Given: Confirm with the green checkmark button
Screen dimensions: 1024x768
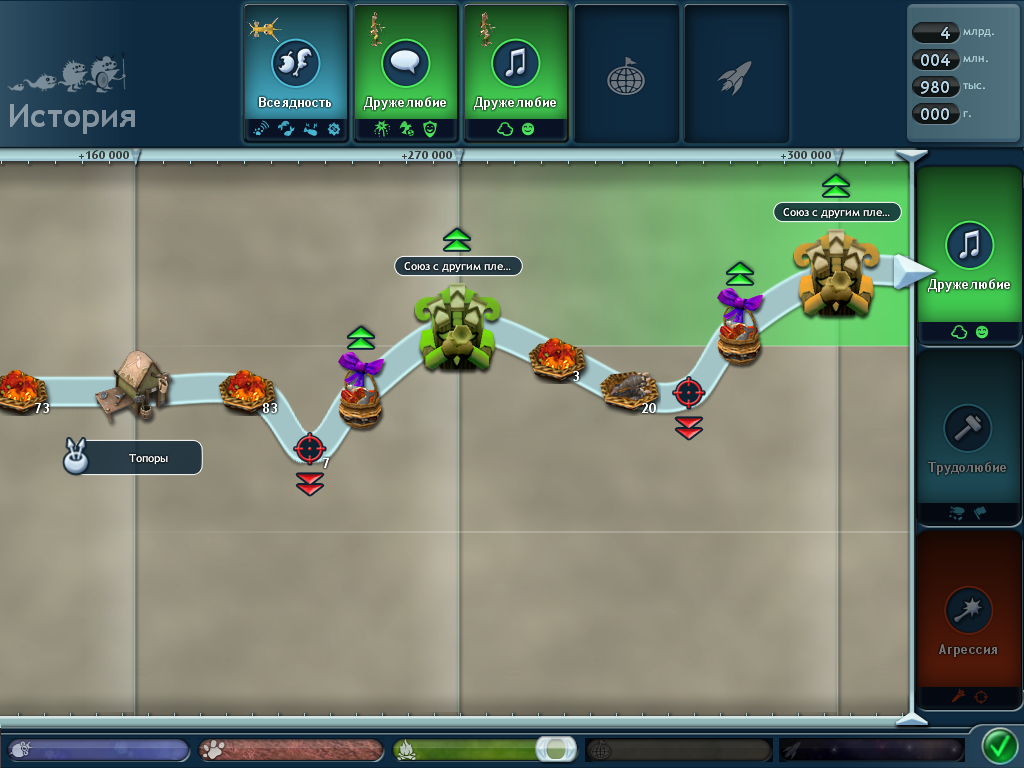Looking at the screenshot, I should click(x=998, y=746).
